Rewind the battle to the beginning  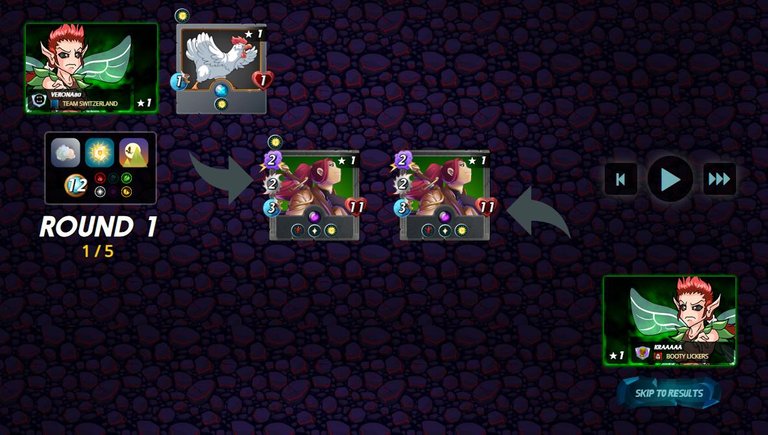tap(620, 180)
